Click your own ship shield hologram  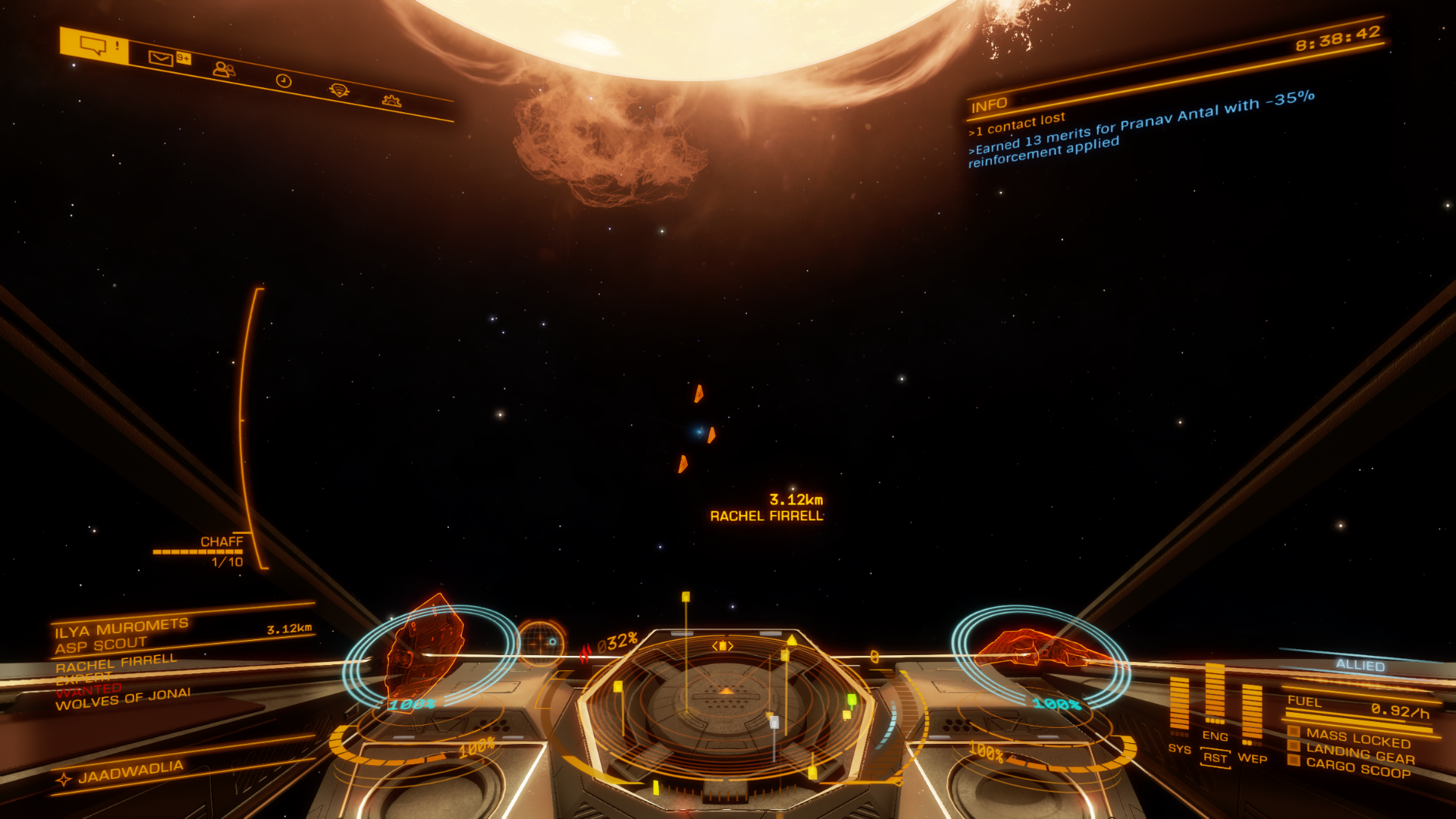pos(1040,652)
